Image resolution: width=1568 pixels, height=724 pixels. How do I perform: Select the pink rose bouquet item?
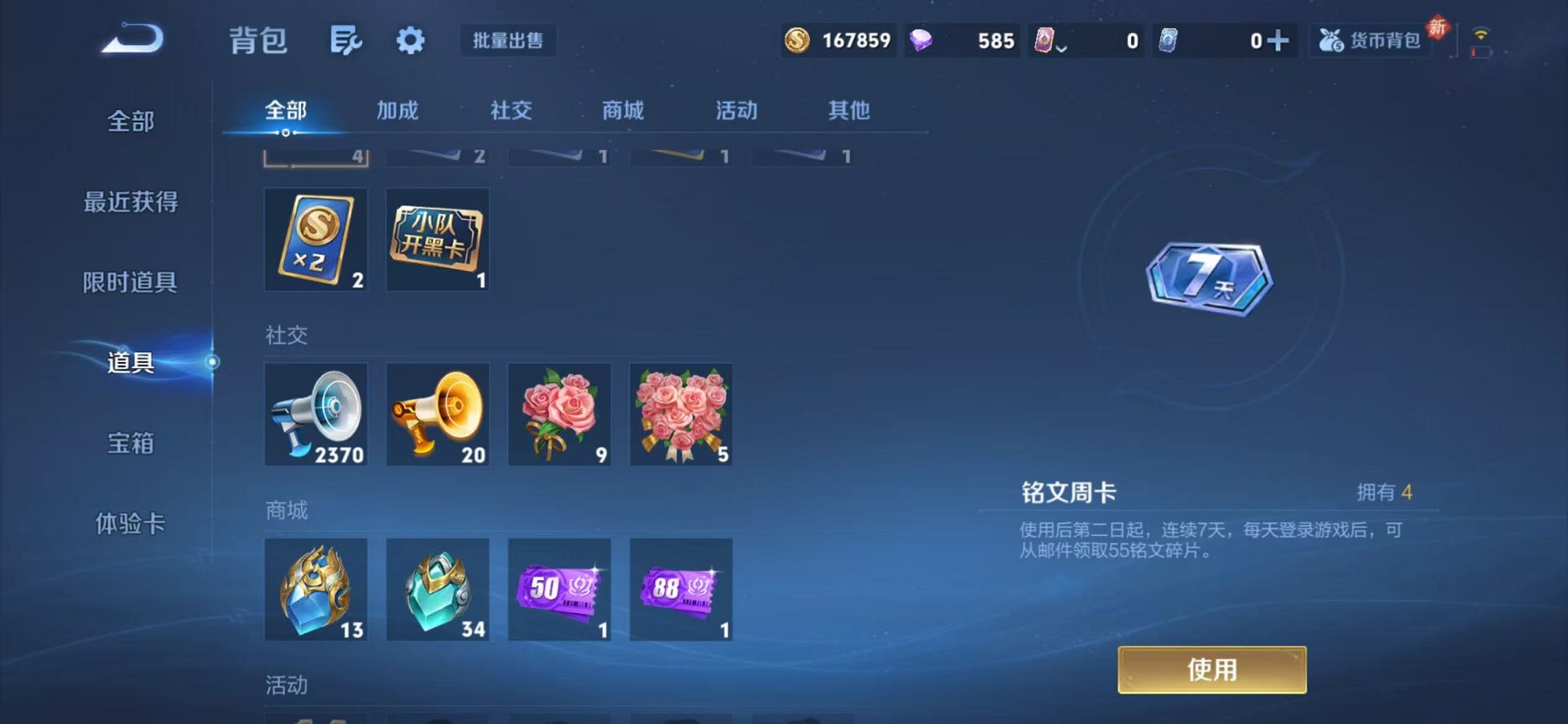coord(559,414)
